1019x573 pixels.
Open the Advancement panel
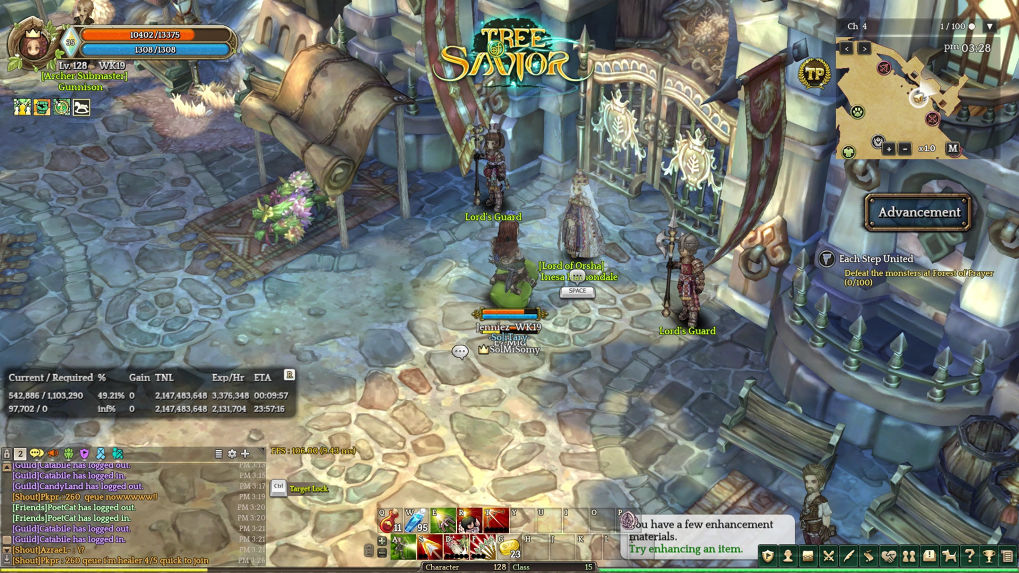click(x=918, y=212)
